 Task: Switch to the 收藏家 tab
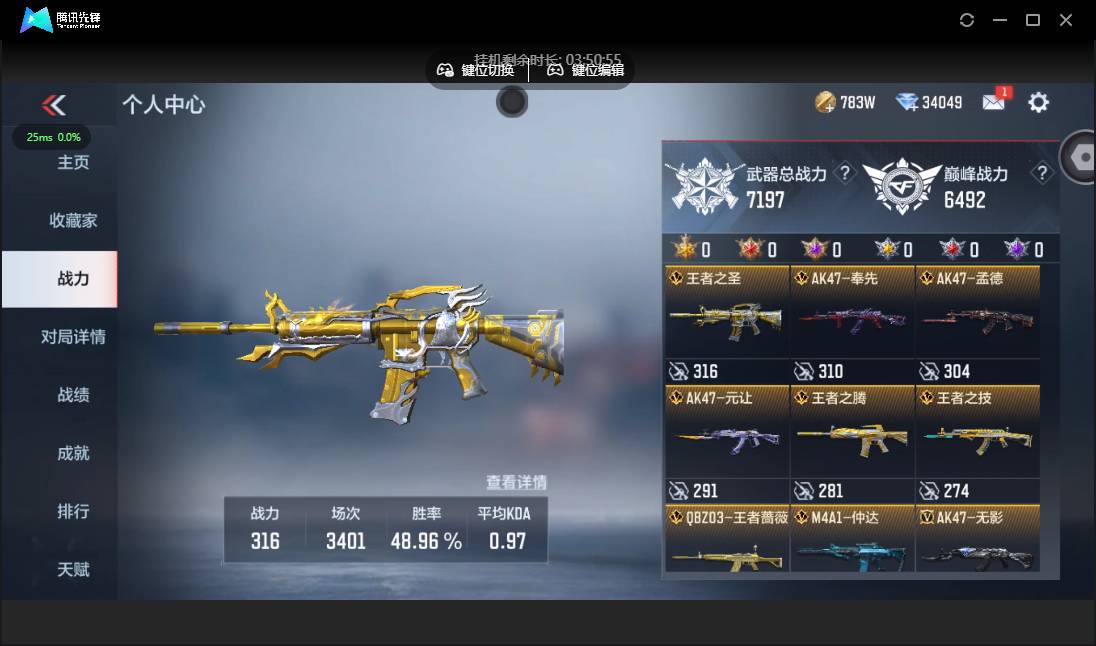[73, 220]
